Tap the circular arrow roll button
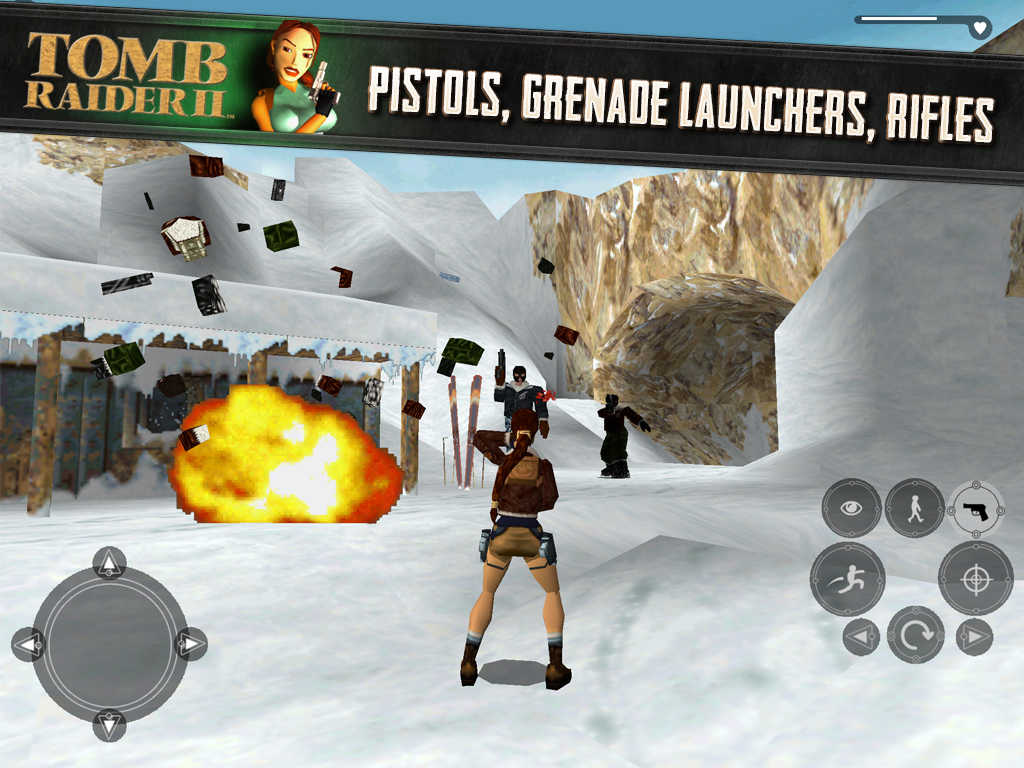The width and height of the screenshot is (1024, 768). 915,635
